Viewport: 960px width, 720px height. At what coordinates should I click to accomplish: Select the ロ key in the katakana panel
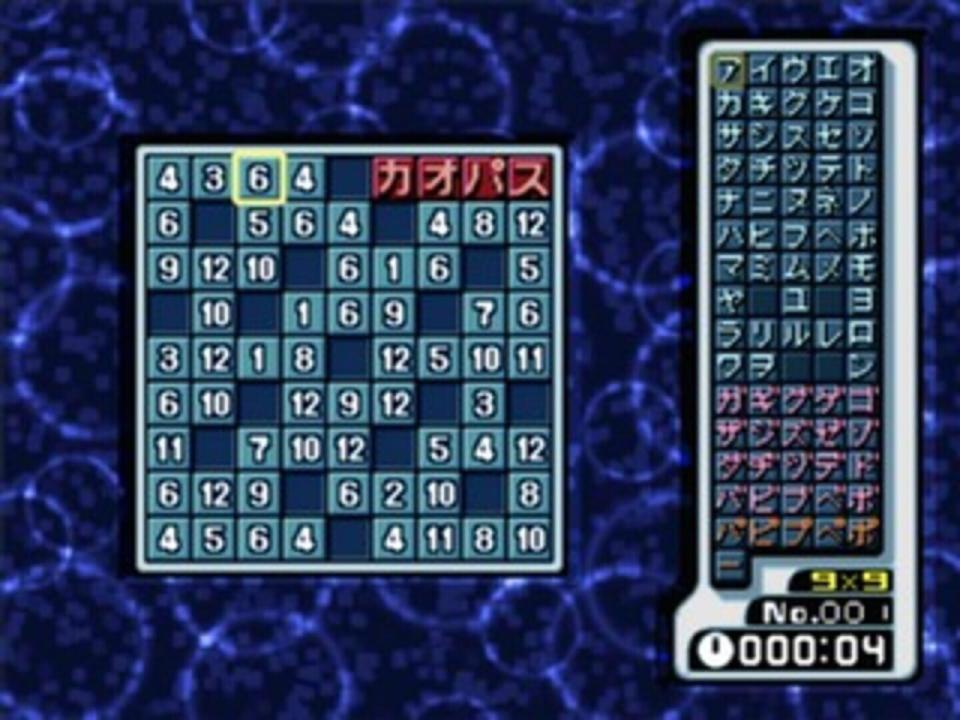point(862,333)
